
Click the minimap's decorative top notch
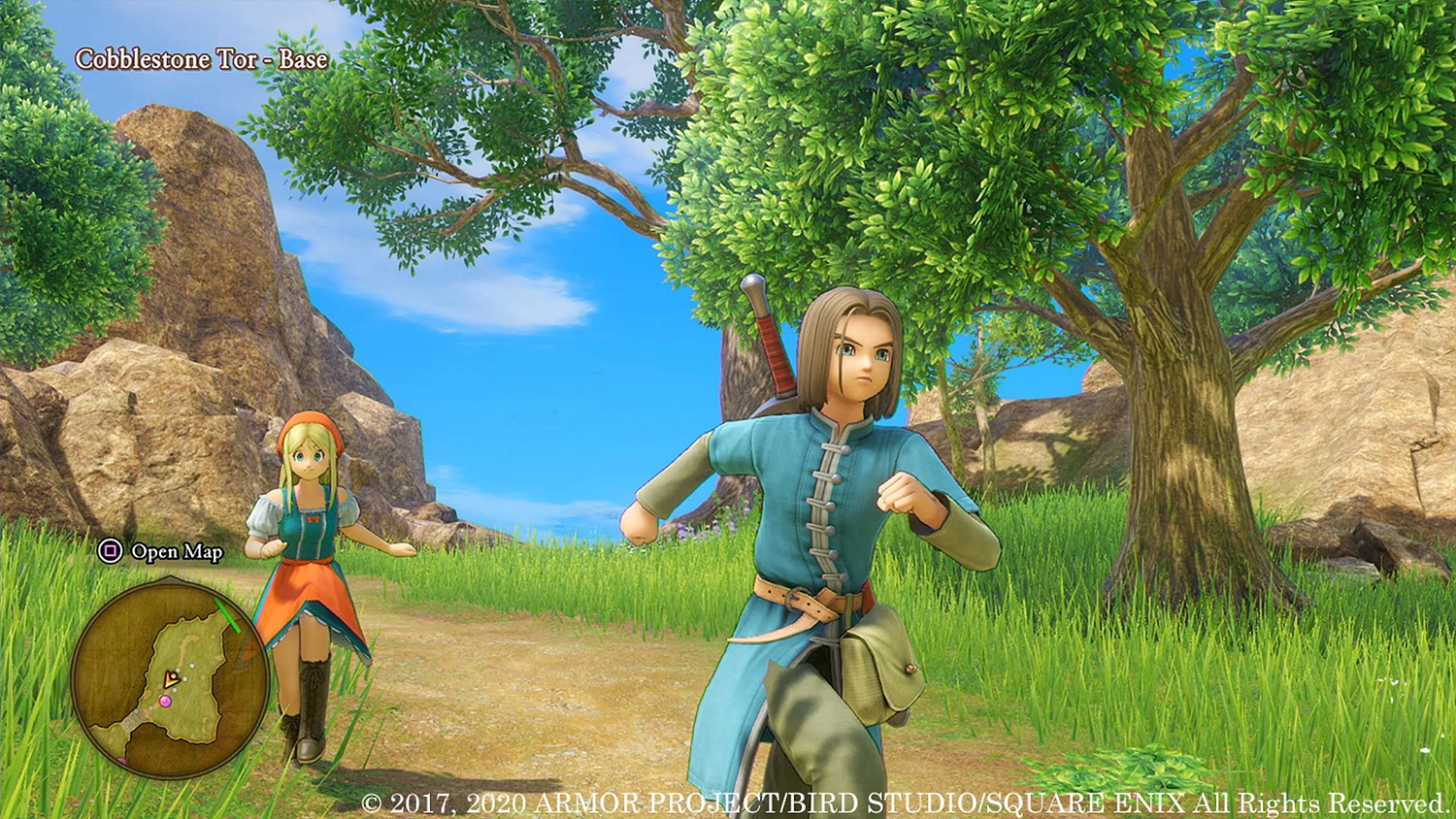coord(171,576)
